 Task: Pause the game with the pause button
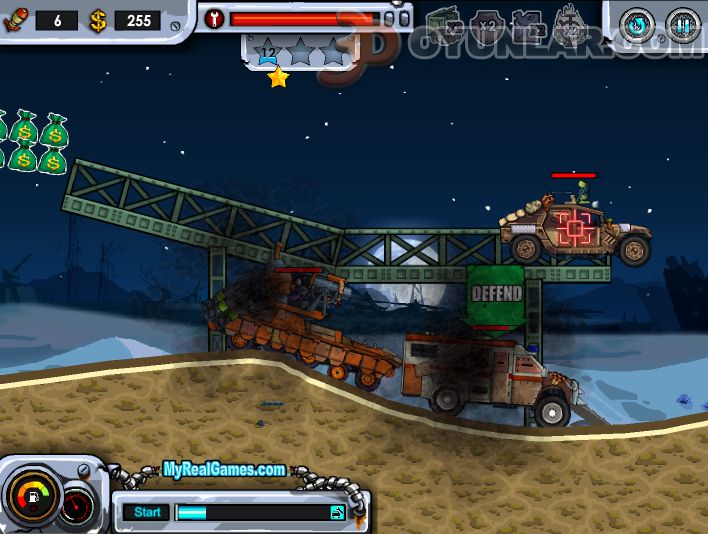(x=683, y=24)
